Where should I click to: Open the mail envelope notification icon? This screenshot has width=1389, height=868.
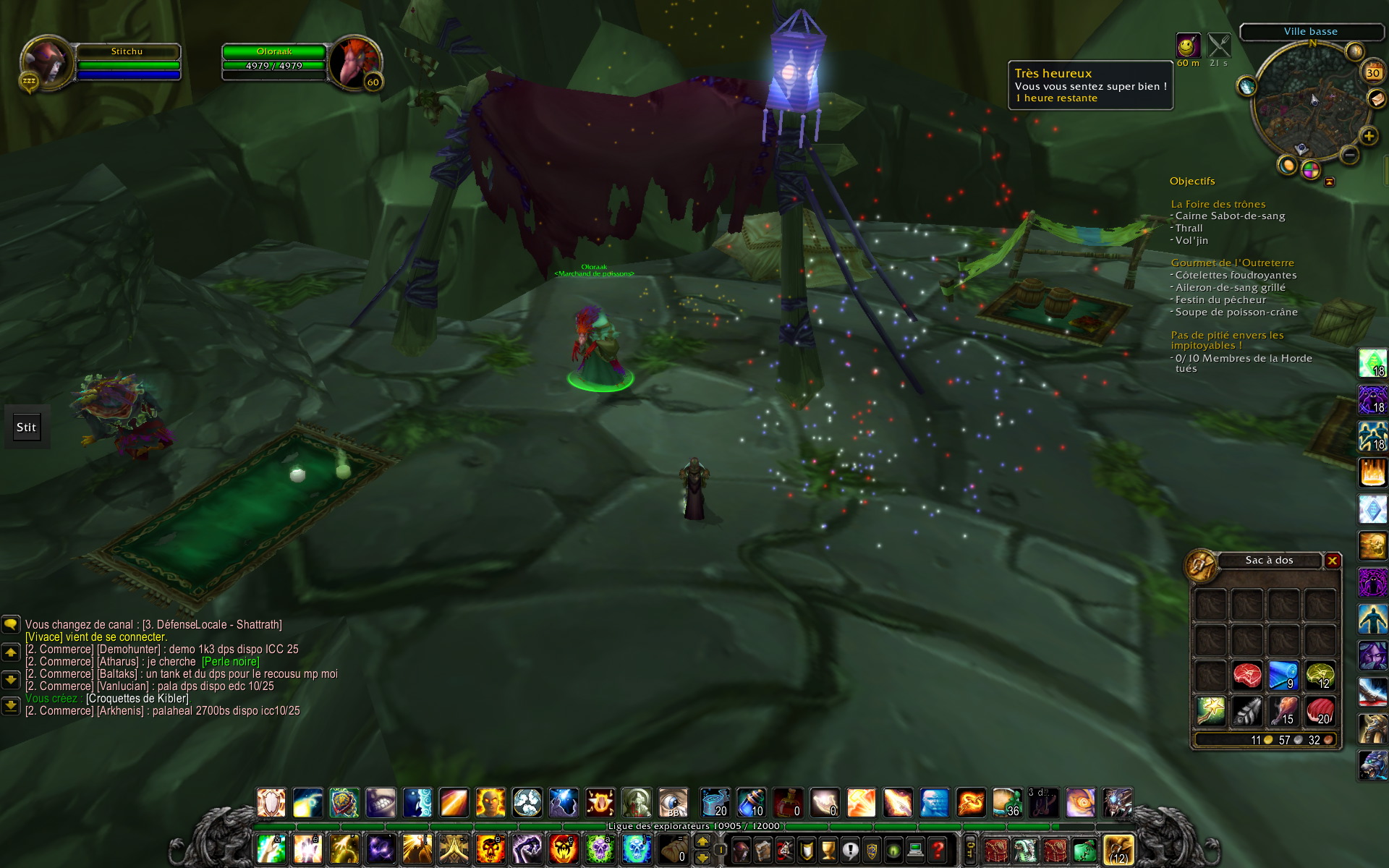point(1375,98)
